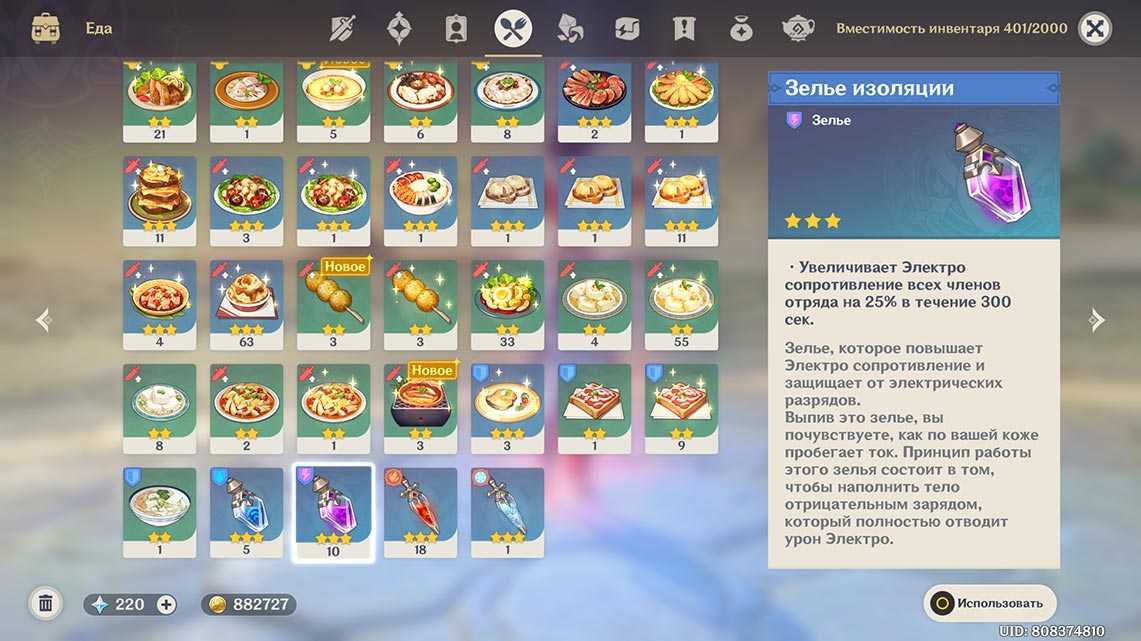Select the blue potion with count 5
This screenshot has height=641, width=1141.
[246, 511]
